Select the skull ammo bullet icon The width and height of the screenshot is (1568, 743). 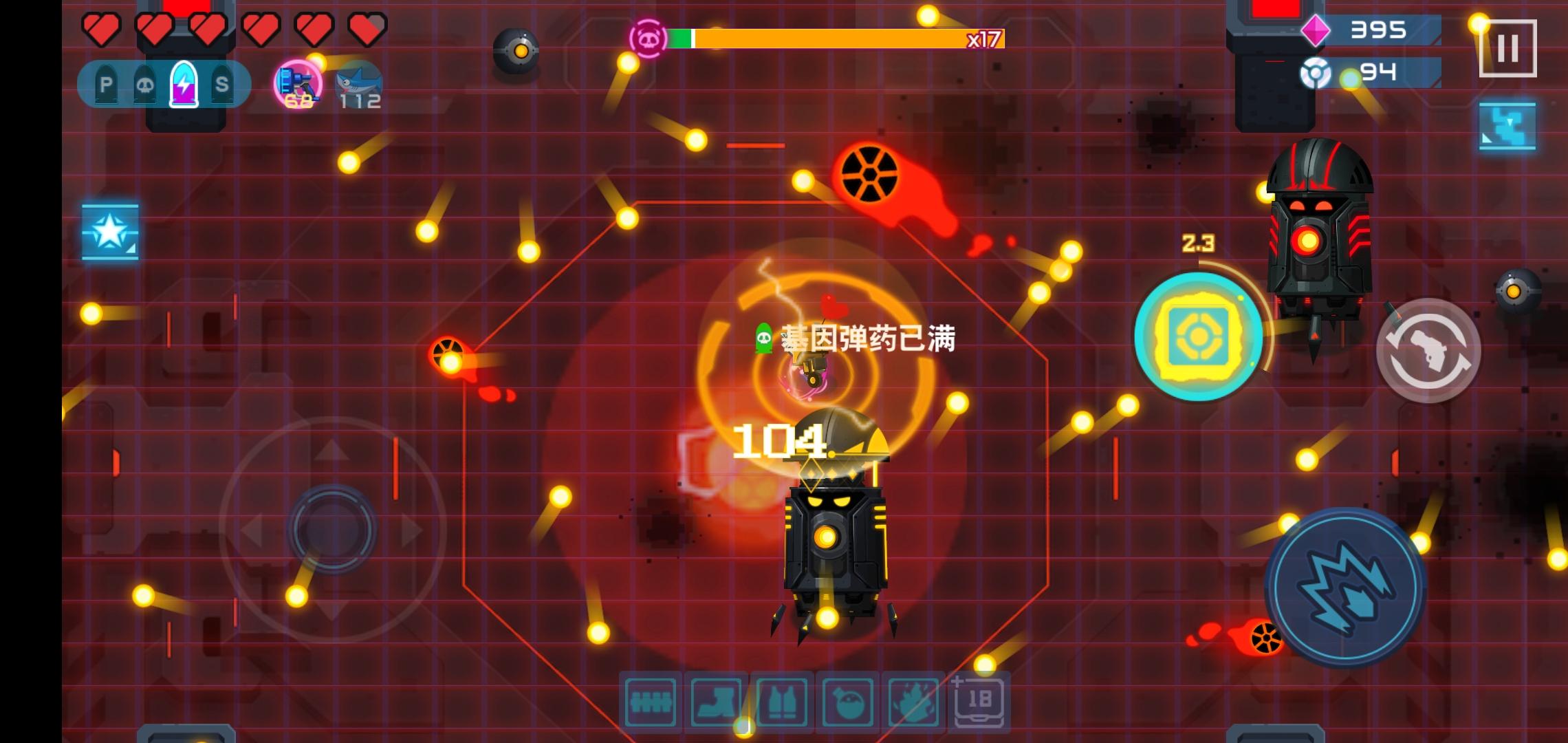tap(146, 85)
